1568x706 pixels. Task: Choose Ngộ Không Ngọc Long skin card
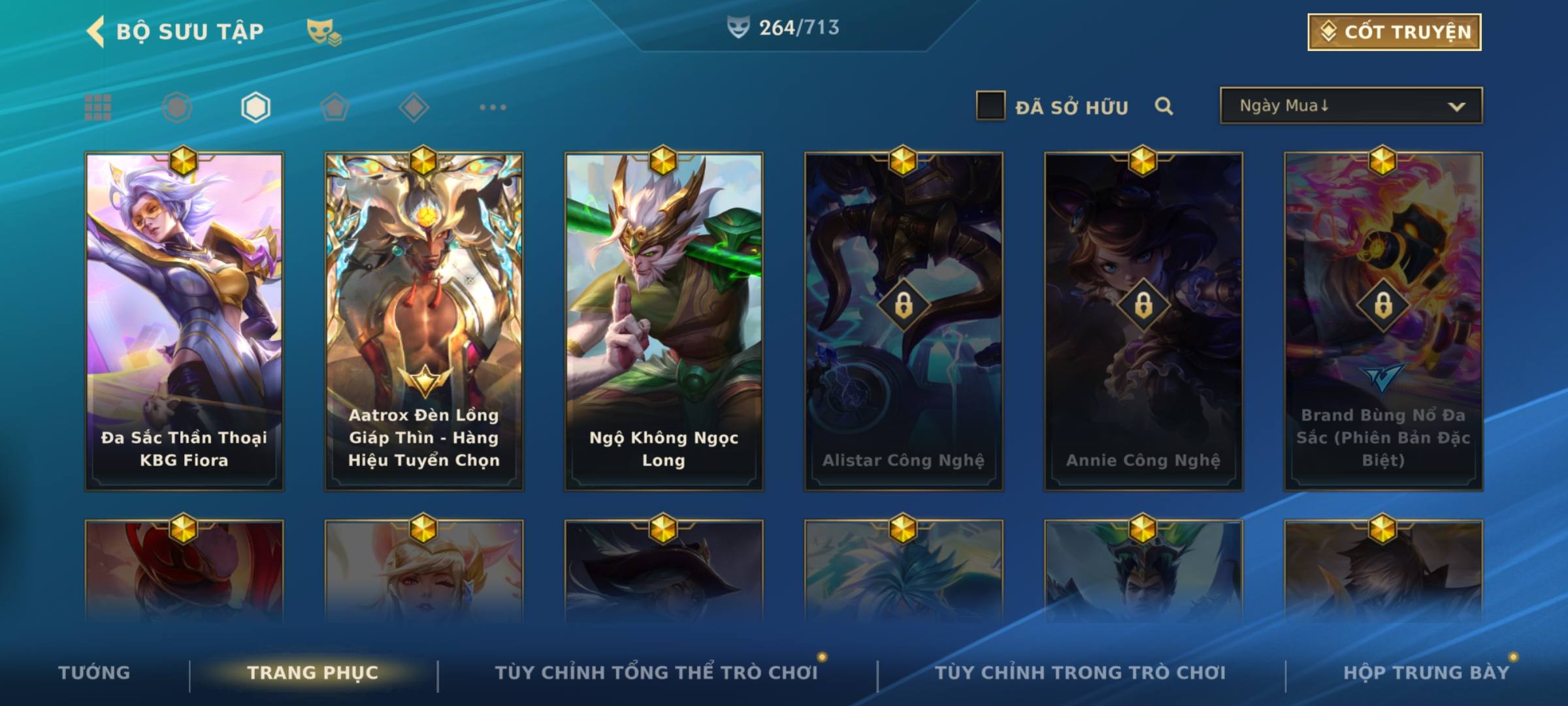tap(664, 320)
